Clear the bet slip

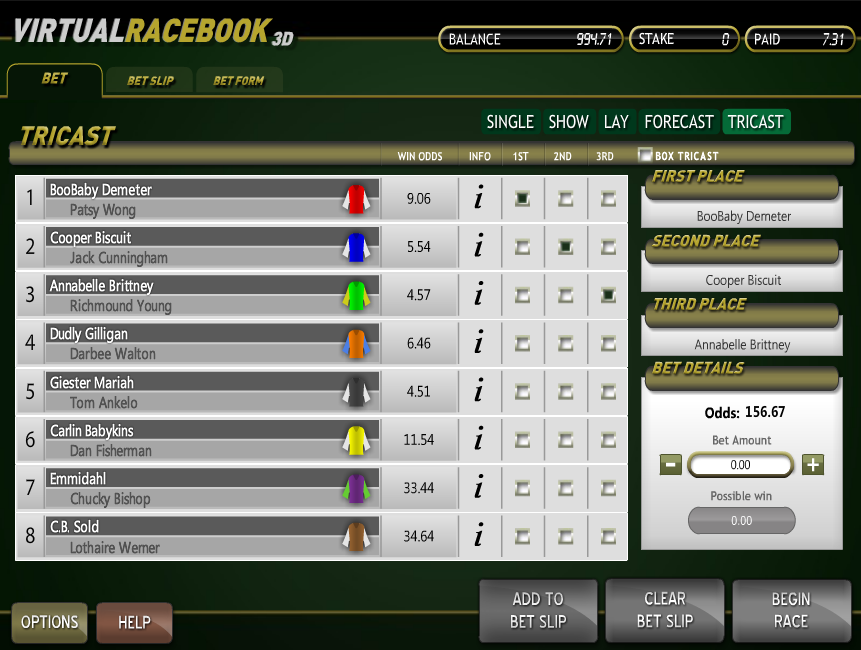pyautogui.click(x=665, y=610)
